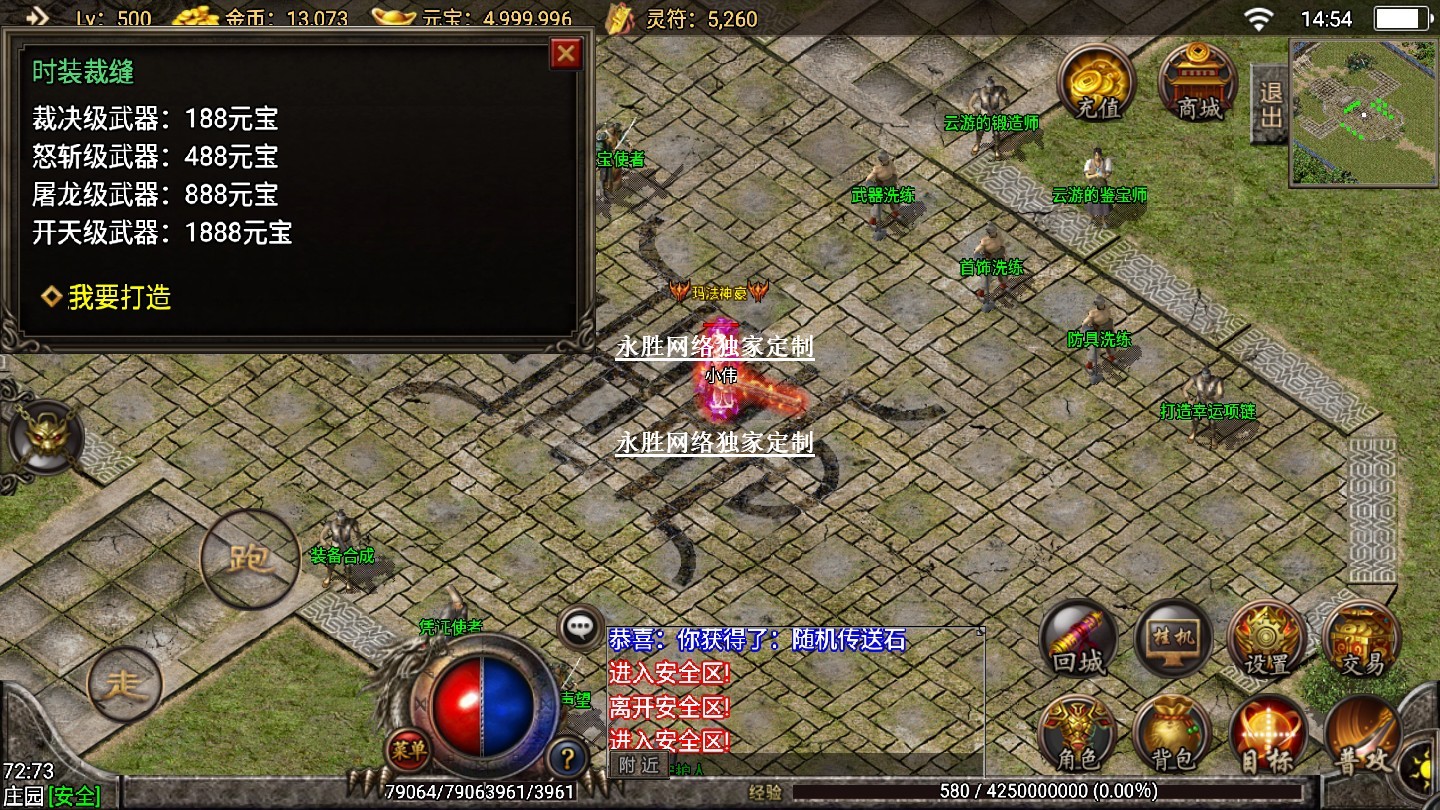Use the 回城 return-to-town button
Viewport: 1440px width, 810px height.
click(x=1078, y=640)
